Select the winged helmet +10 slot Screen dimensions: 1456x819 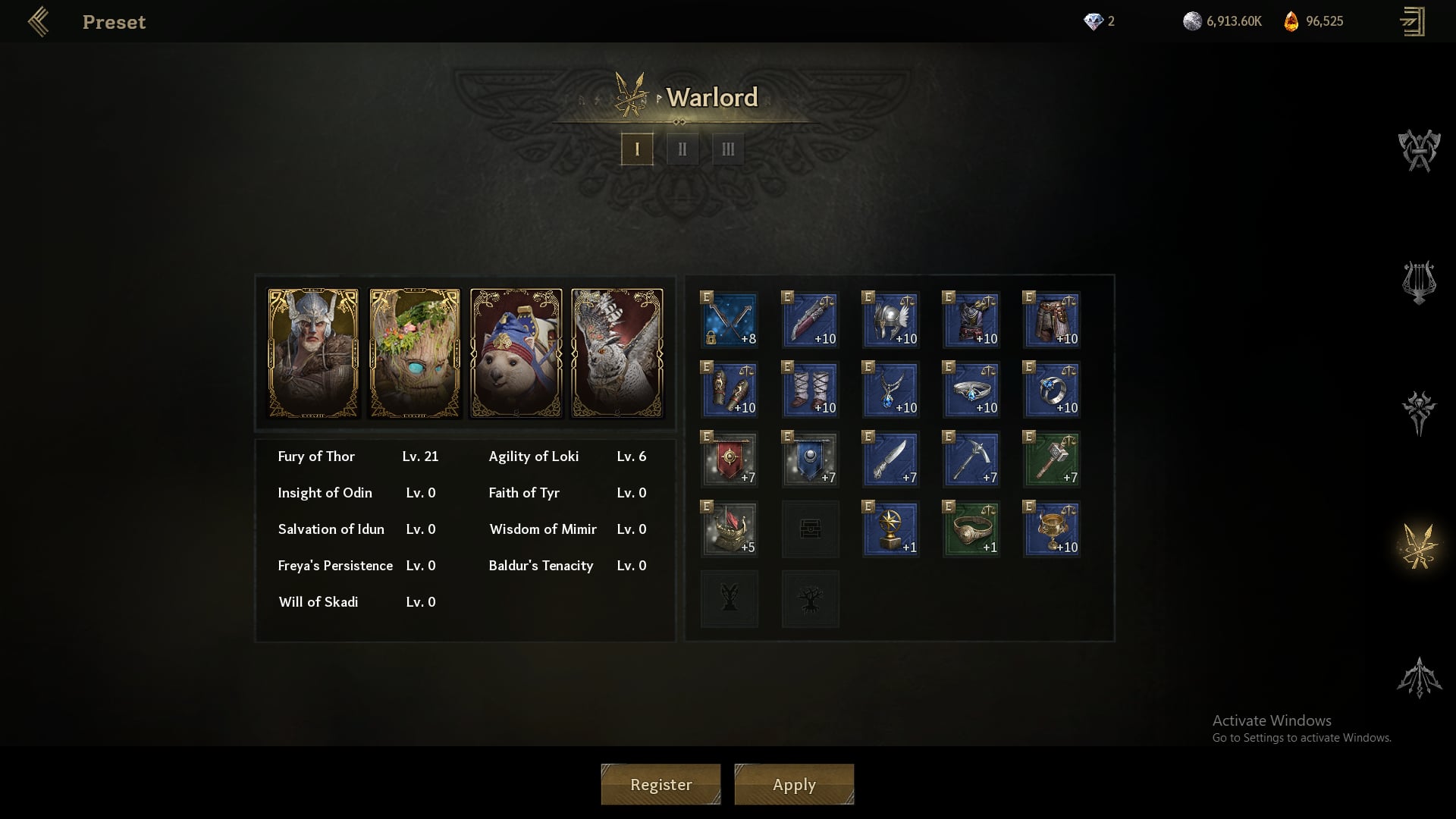(x=891, y=320)
